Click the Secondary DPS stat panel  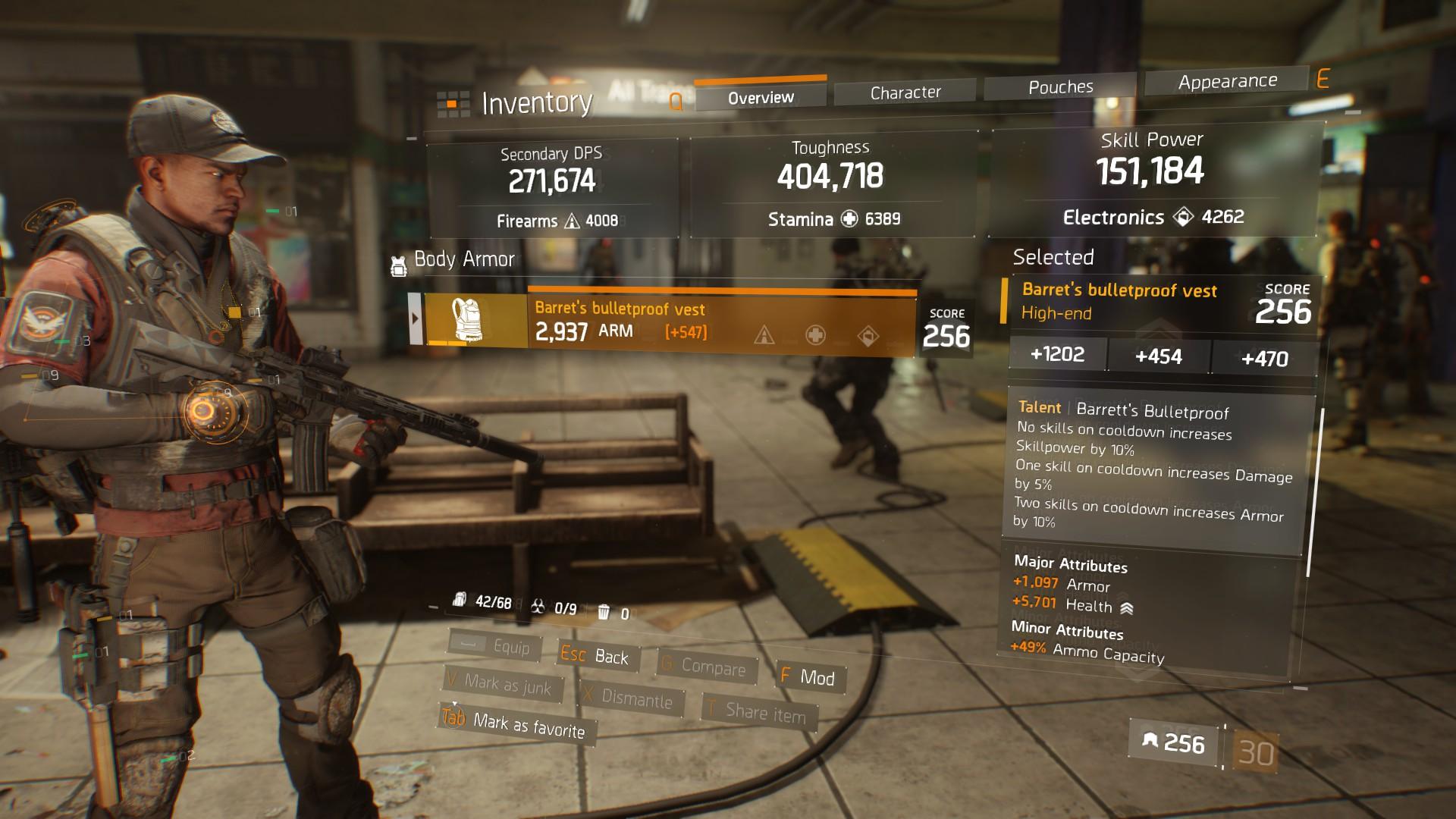pyautogui.click(x=553, y=186)
